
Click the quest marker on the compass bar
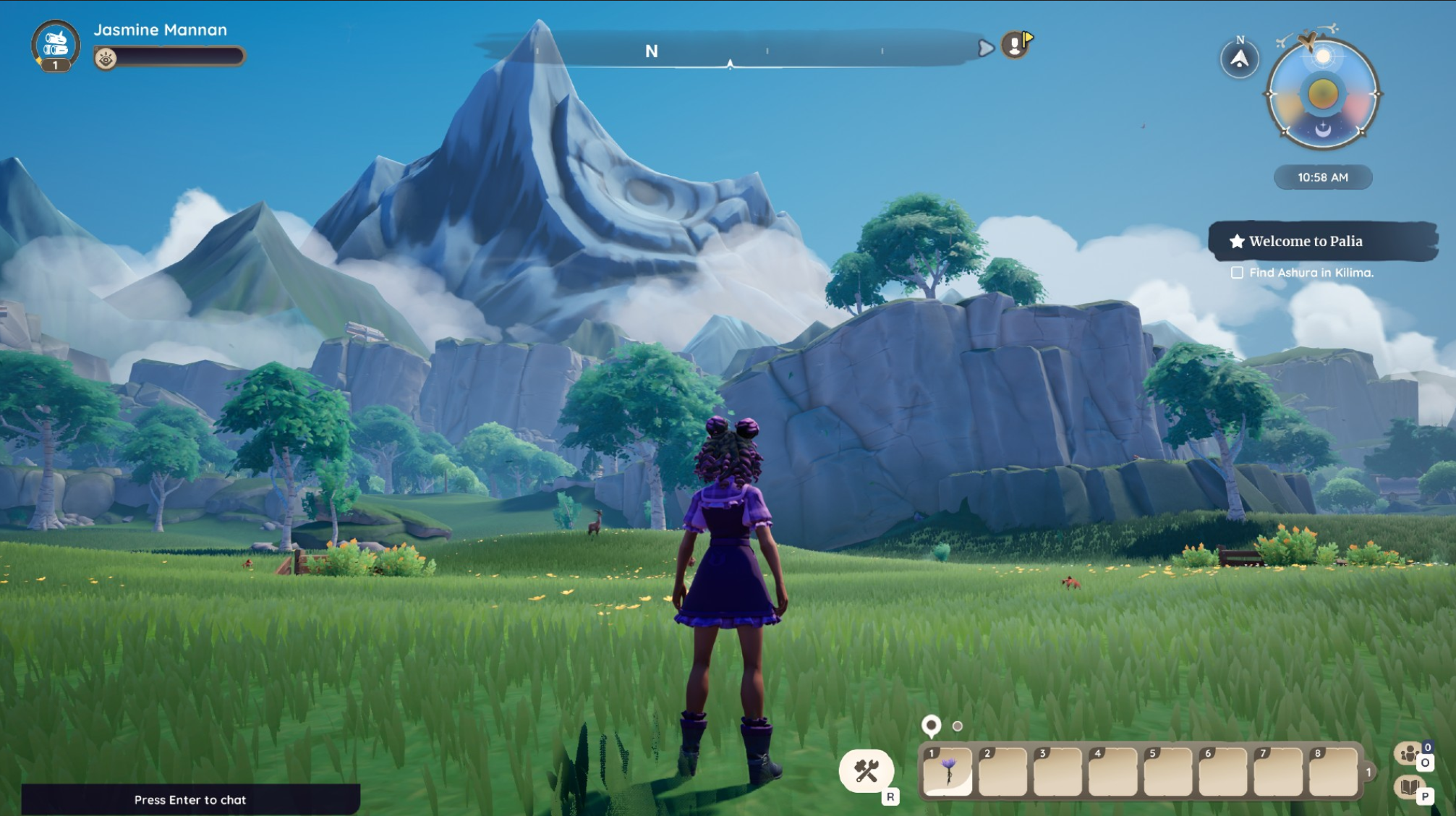pos(1016,45)
